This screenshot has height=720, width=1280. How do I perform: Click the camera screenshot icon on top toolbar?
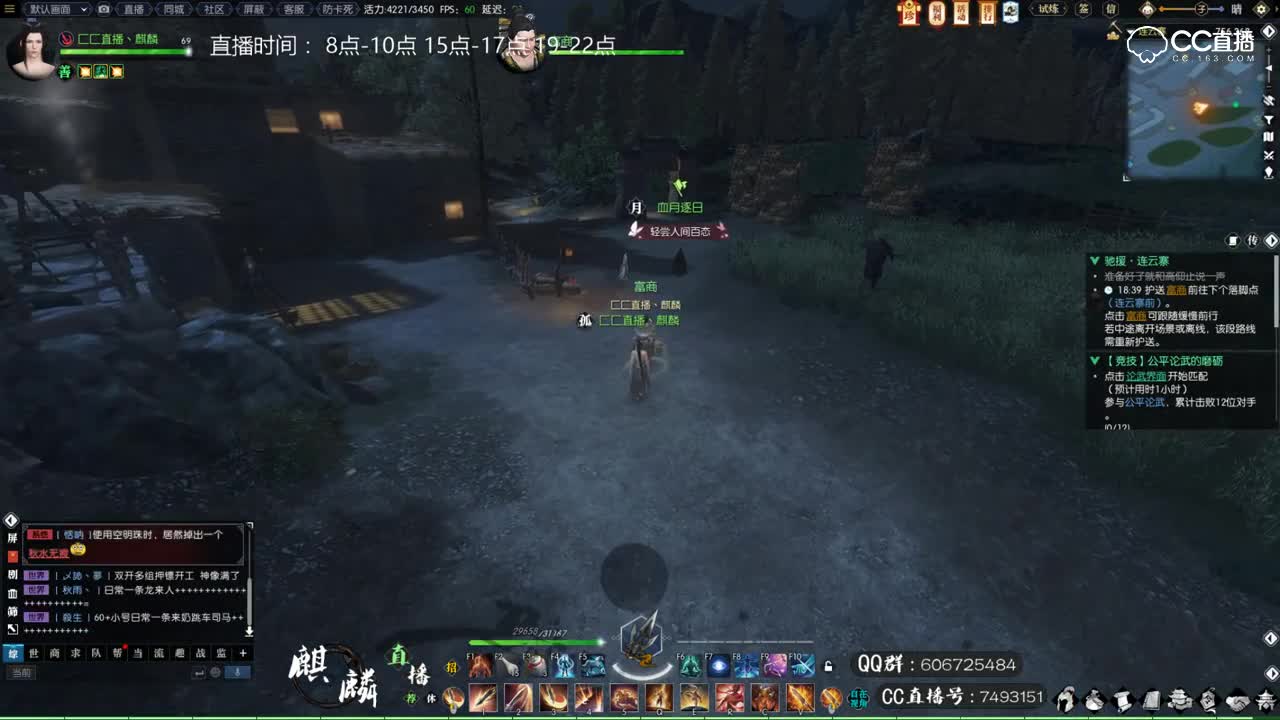(102, 9)
